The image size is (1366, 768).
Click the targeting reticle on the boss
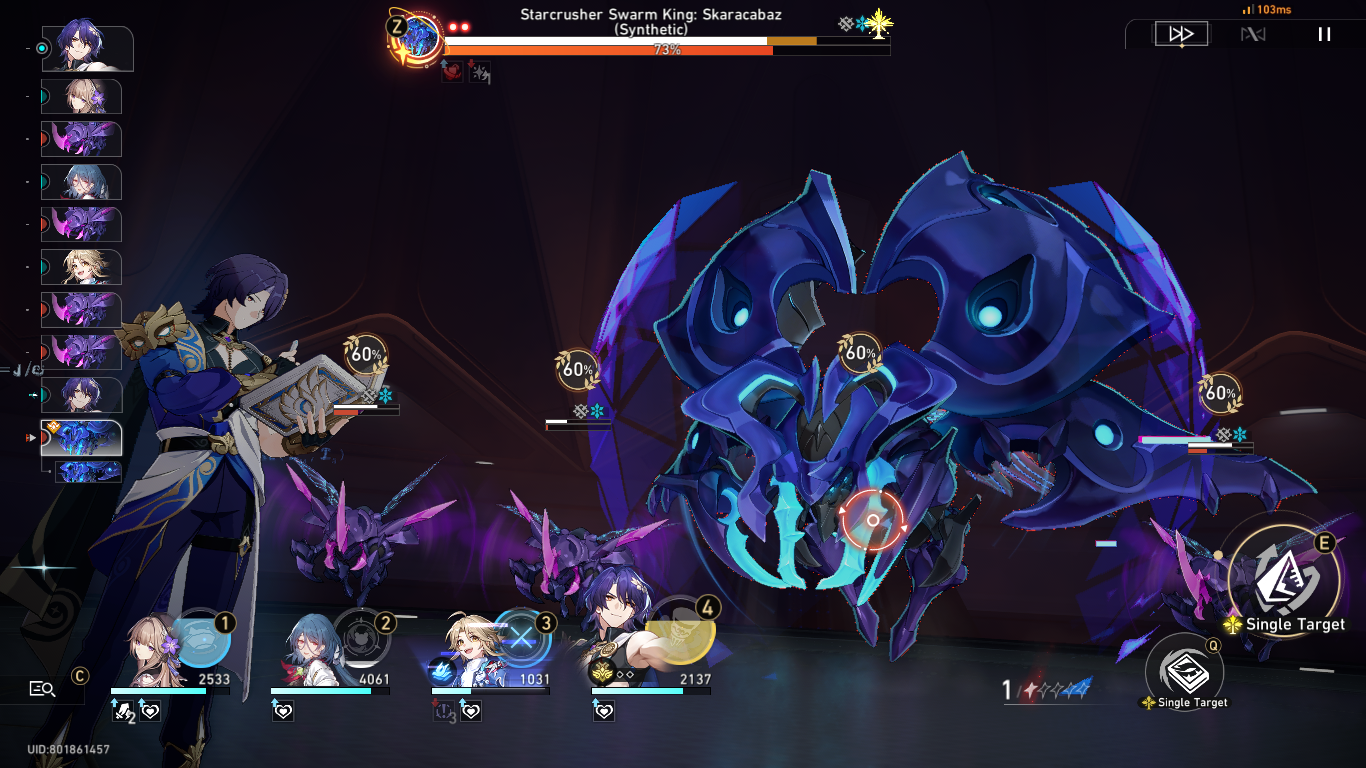(x=871, y=519)
